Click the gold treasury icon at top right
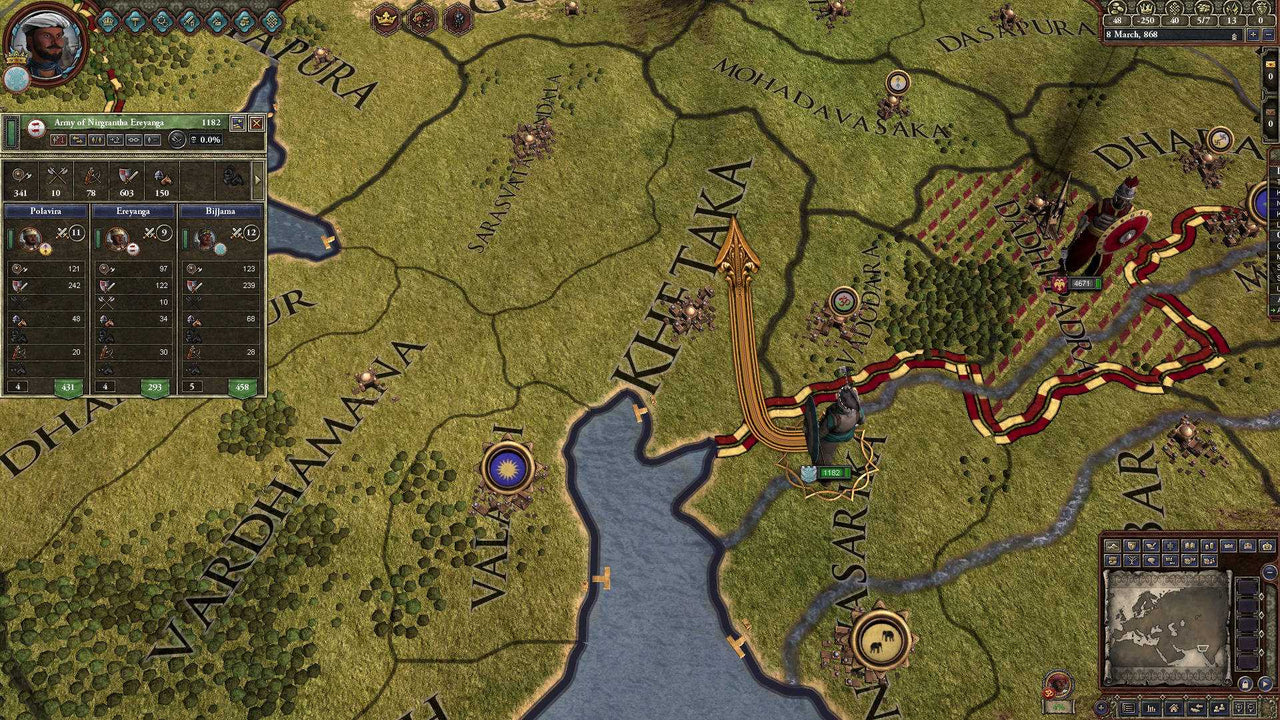This screenshot has height=720, width=1280. coord(1116,10)
